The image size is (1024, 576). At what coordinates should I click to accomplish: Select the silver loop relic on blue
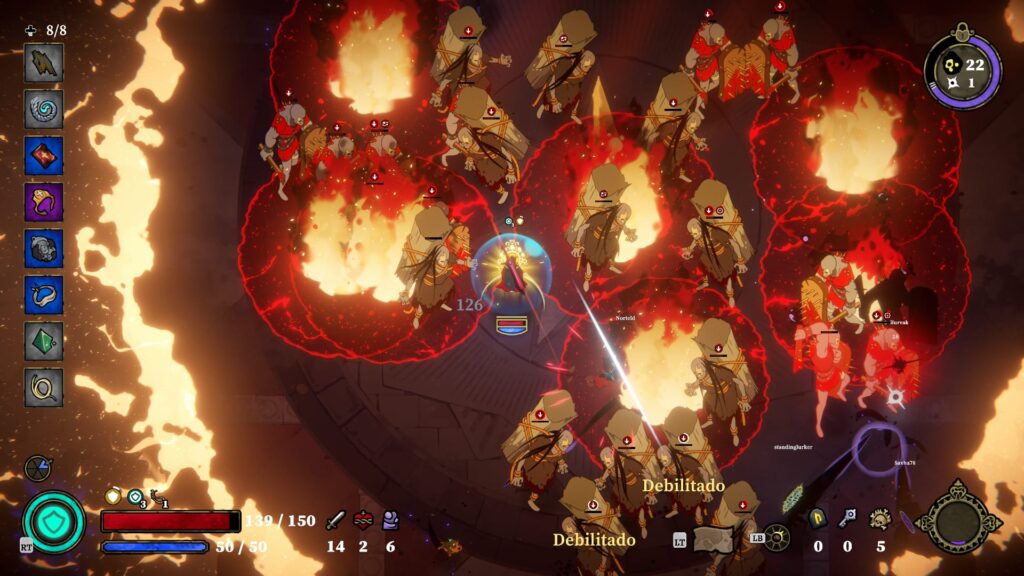(44, 294)
